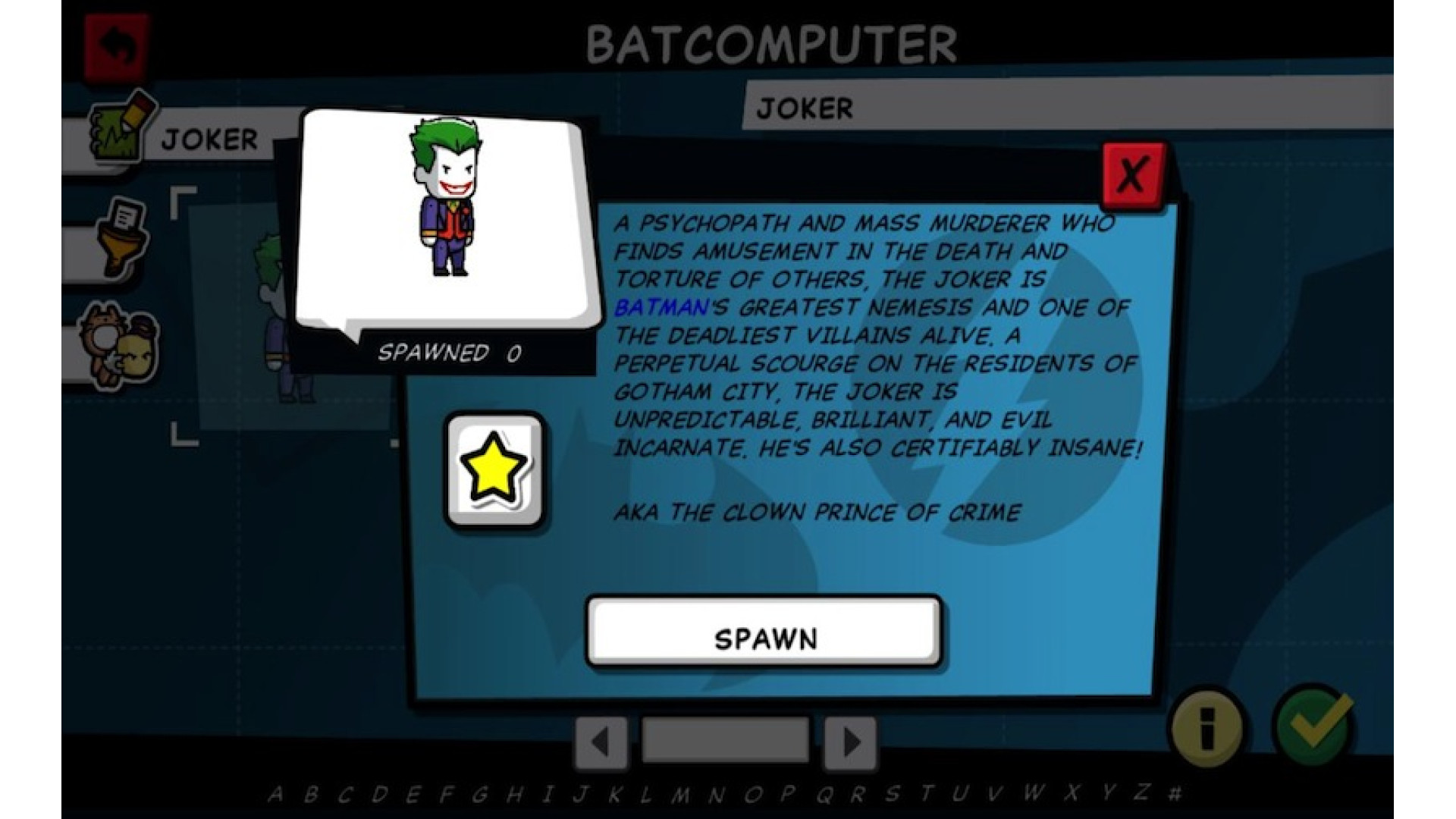Open the blue BATMAN link in the description
Viewport: 1456px width, 819px height.
click(x=661, y=307)
